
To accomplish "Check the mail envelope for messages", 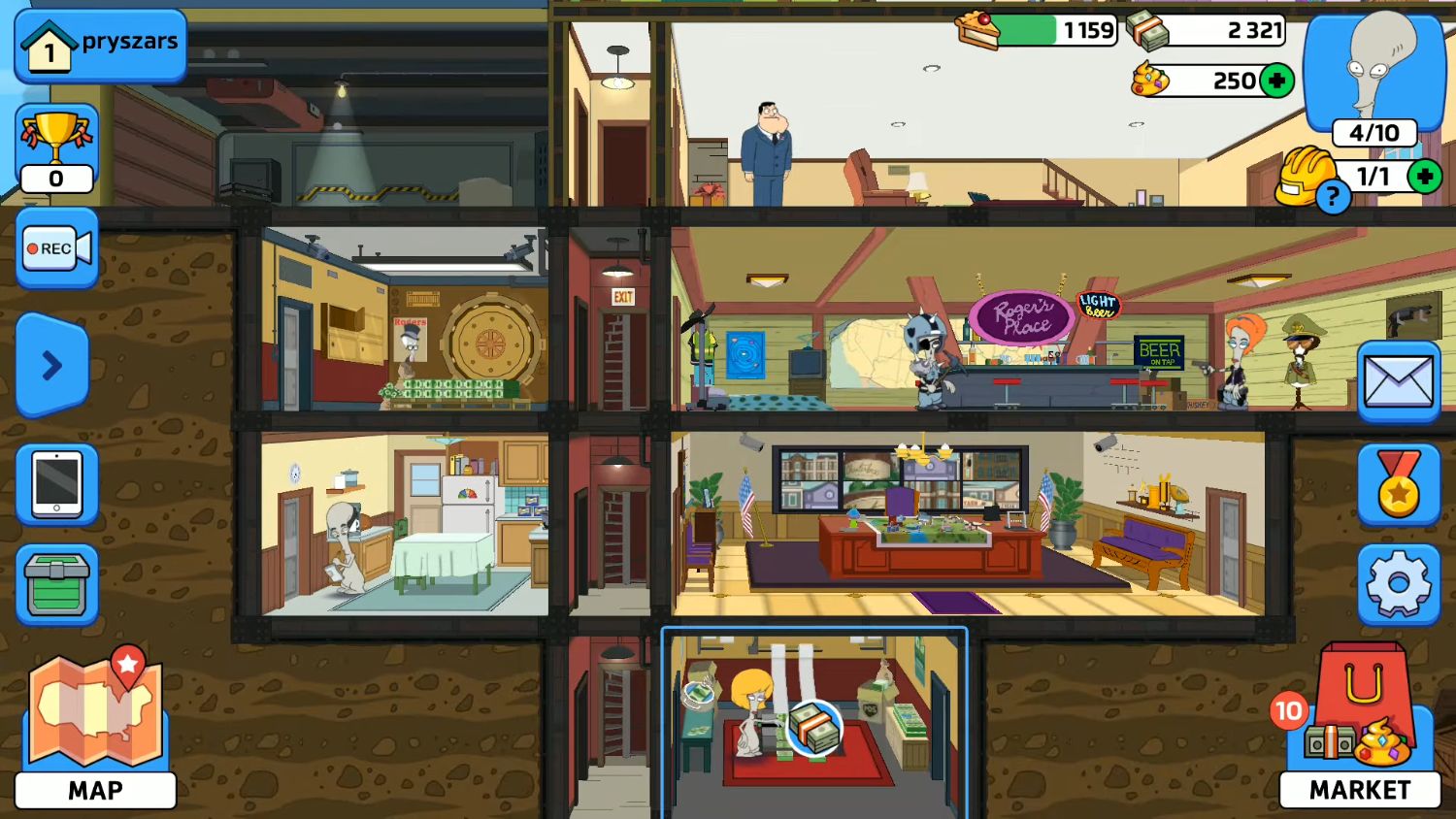I will pos(1398,380).
